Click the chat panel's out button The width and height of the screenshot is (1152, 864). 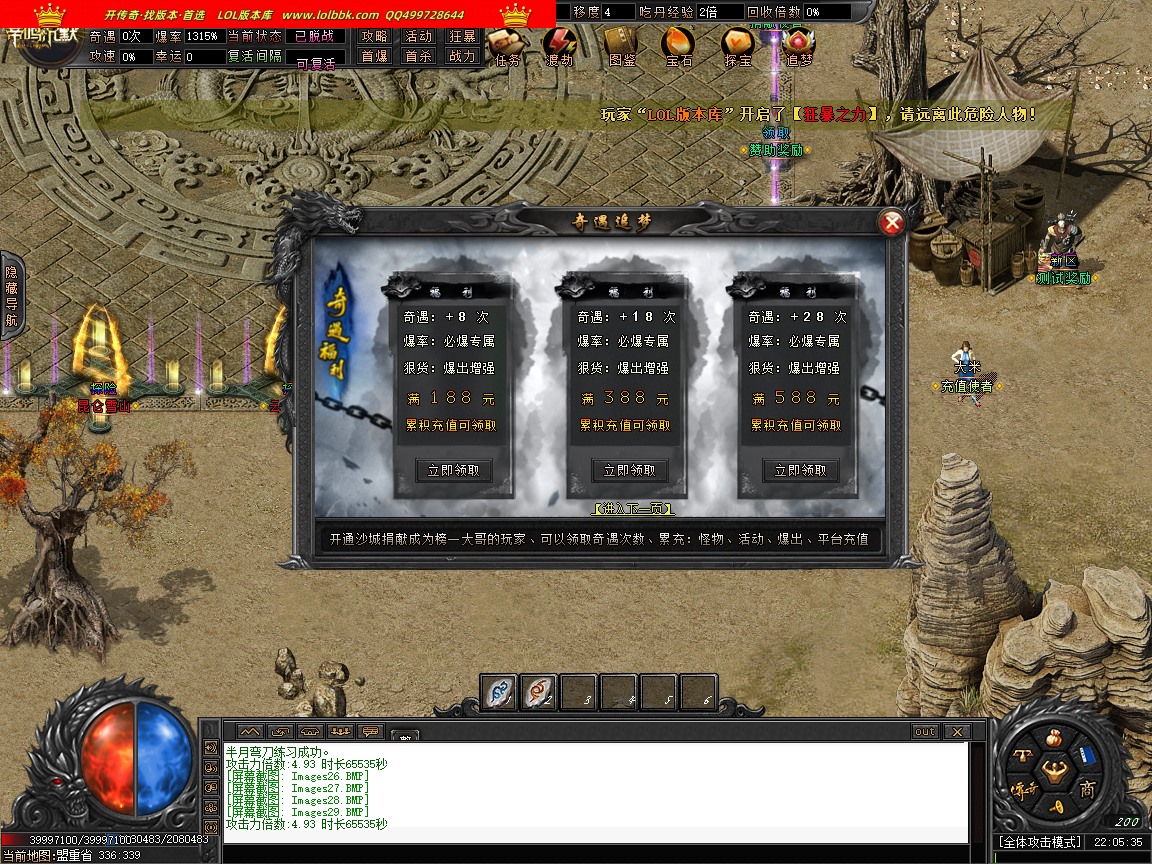(x=924, y=732)
